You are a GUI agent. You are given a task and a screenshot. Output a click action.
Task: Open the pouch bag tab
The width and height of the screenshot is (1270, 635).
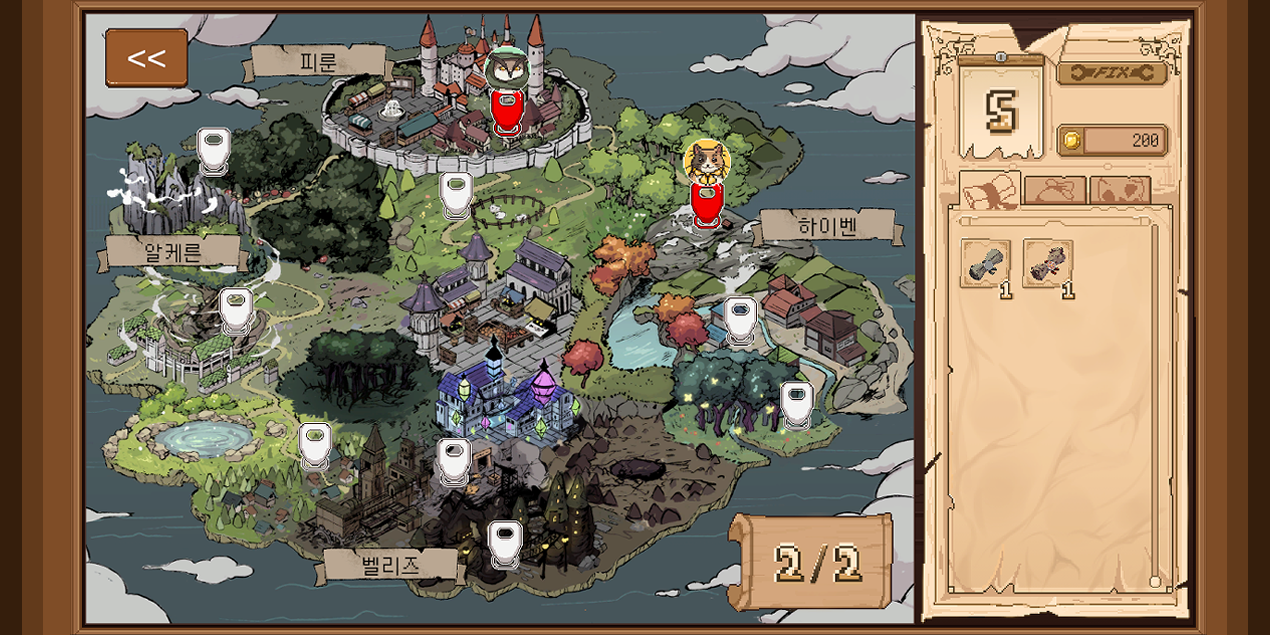1055,191
